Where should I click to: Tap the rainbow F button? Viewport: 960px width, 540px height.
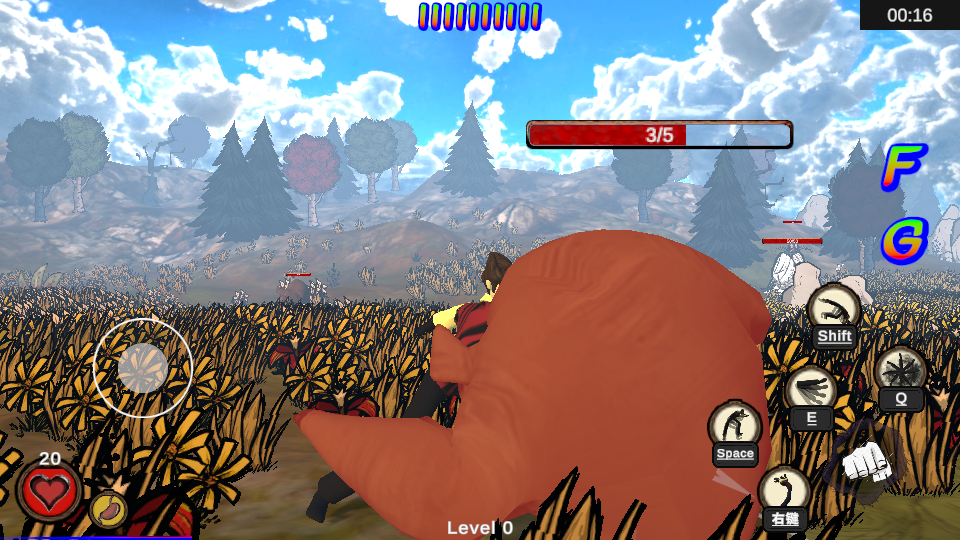coord(903,167)
